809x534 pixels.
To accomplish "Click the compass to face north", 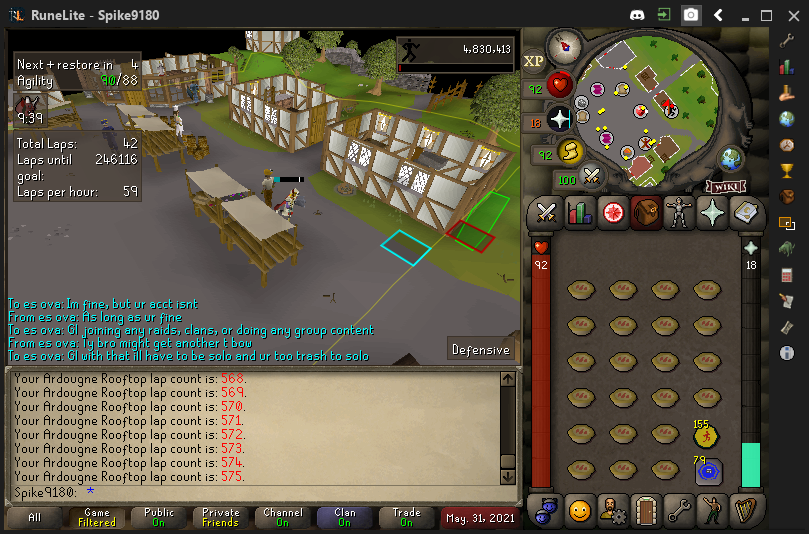I will (564, 45).
